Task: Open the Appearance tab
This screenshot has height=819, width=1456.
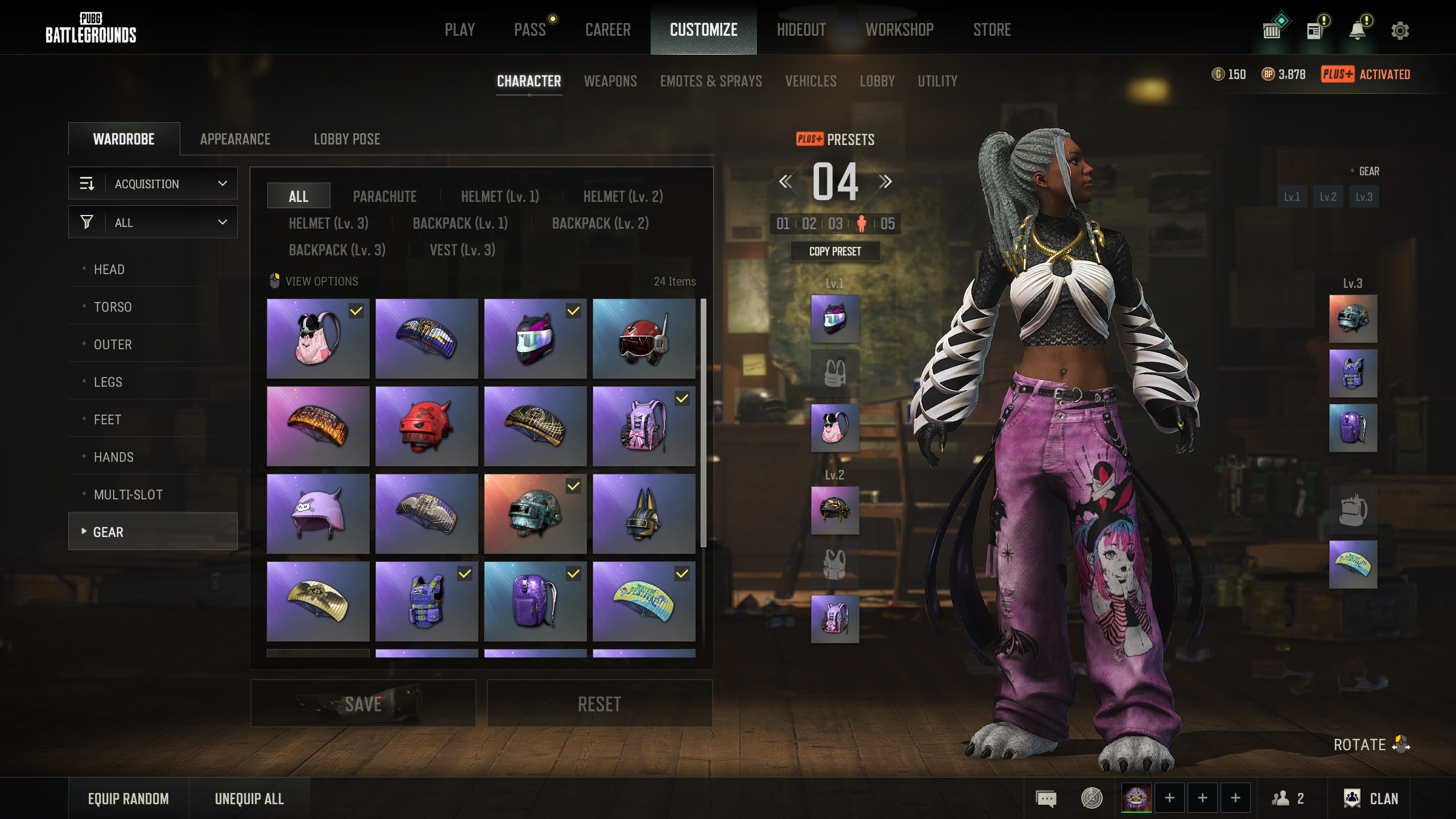Action: point(235,139)
